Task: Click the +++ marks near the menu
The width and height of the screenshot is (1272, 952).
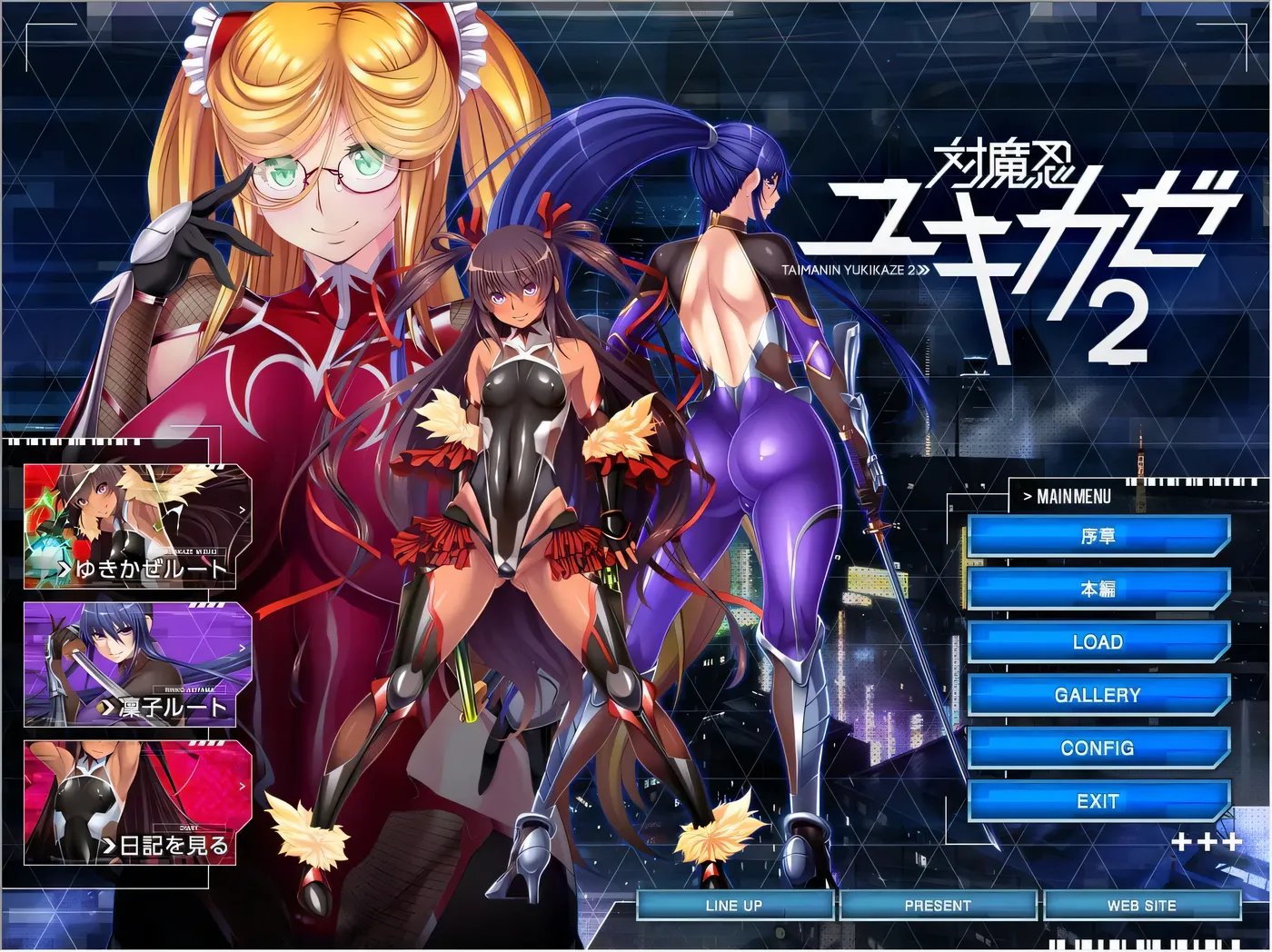Action: coord(1208,843)
